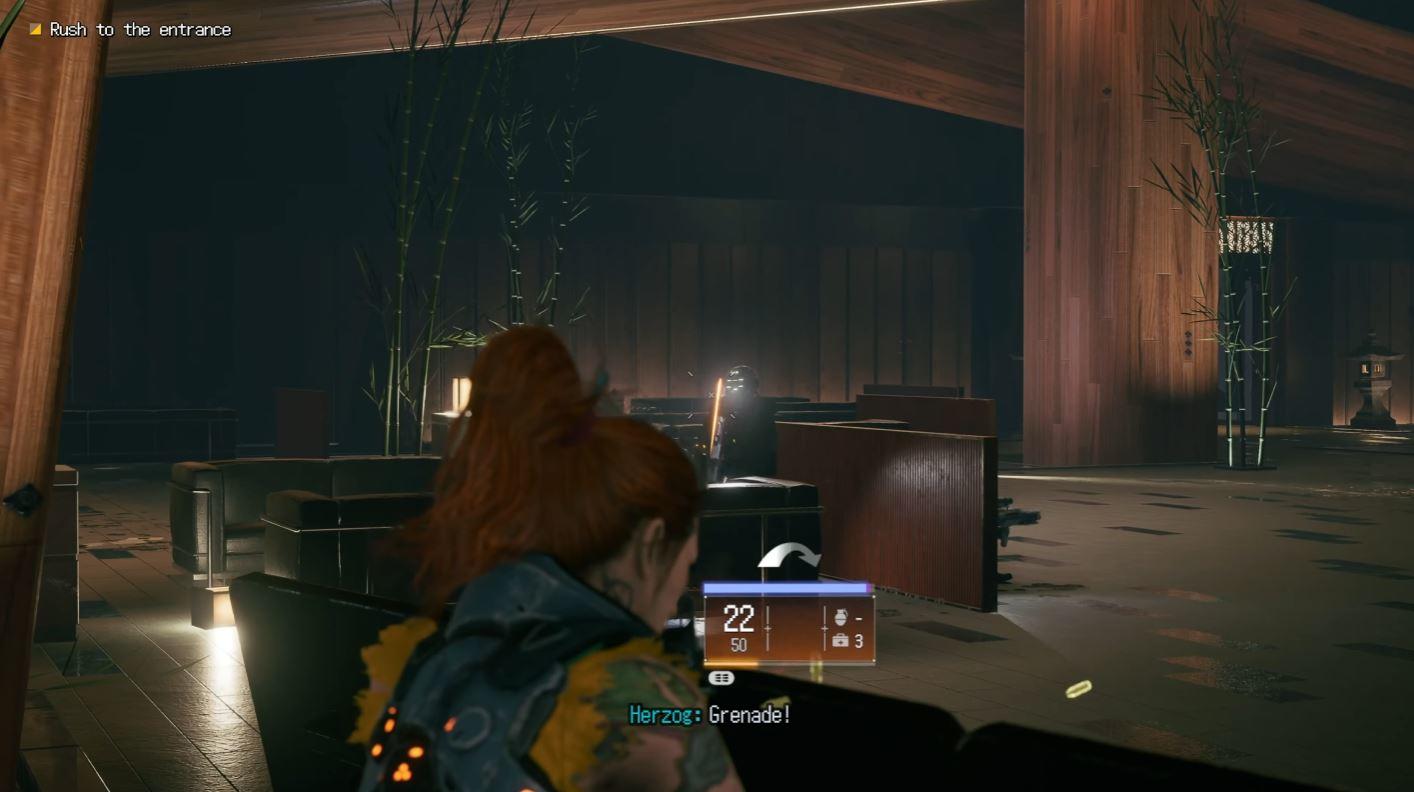Click the ammo counter showing 22
1414x792 pixels.
tap(738, 618)
